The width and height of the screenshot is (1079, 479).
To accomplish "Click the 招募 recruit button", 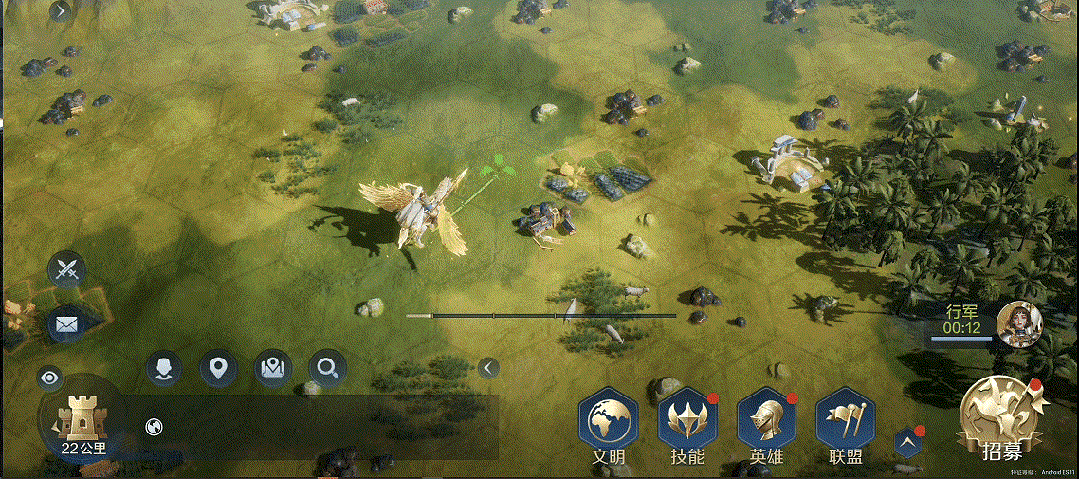I will coord(1001,420).
